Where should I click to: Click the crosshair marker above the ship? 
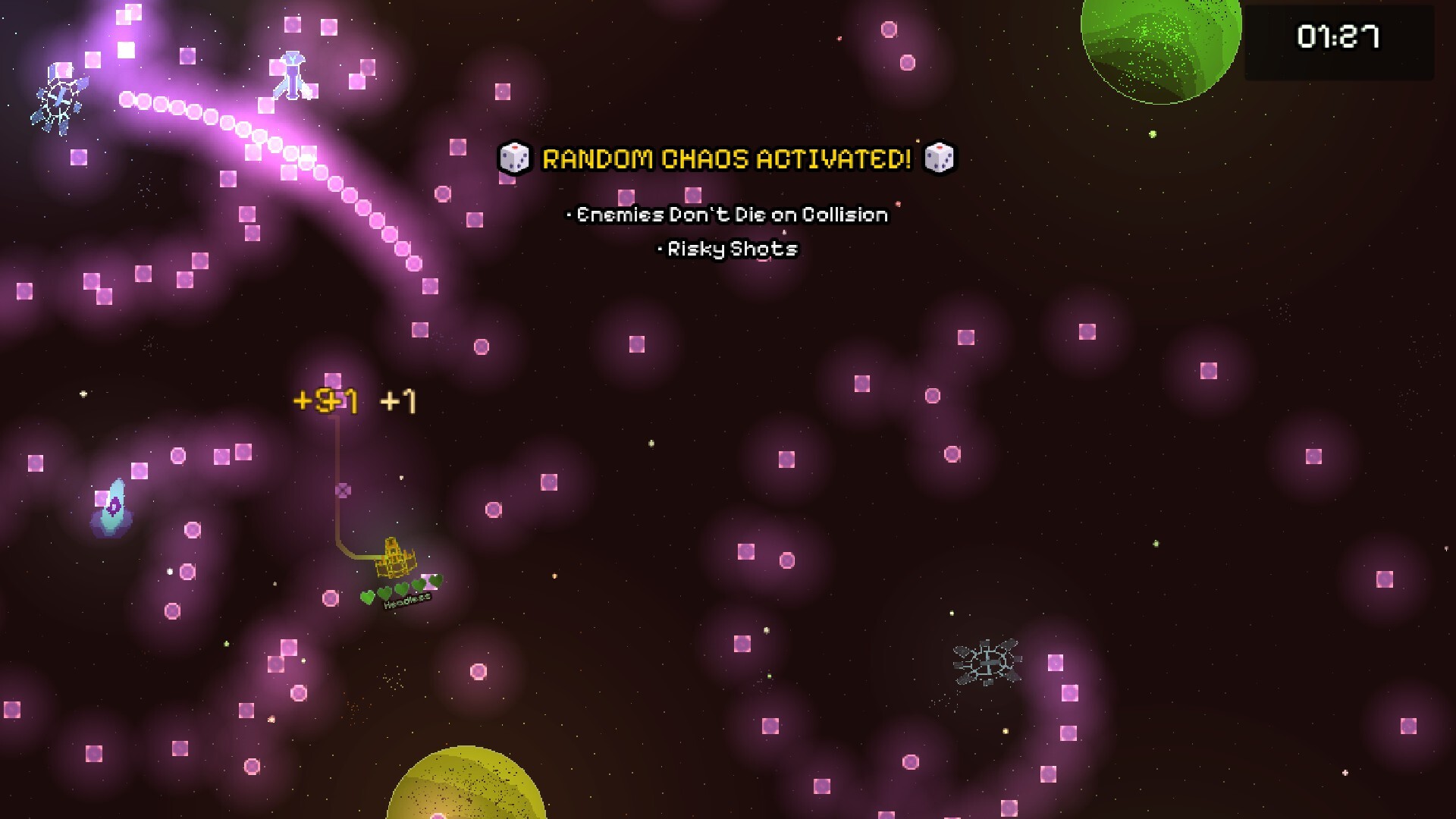[342, 489]
